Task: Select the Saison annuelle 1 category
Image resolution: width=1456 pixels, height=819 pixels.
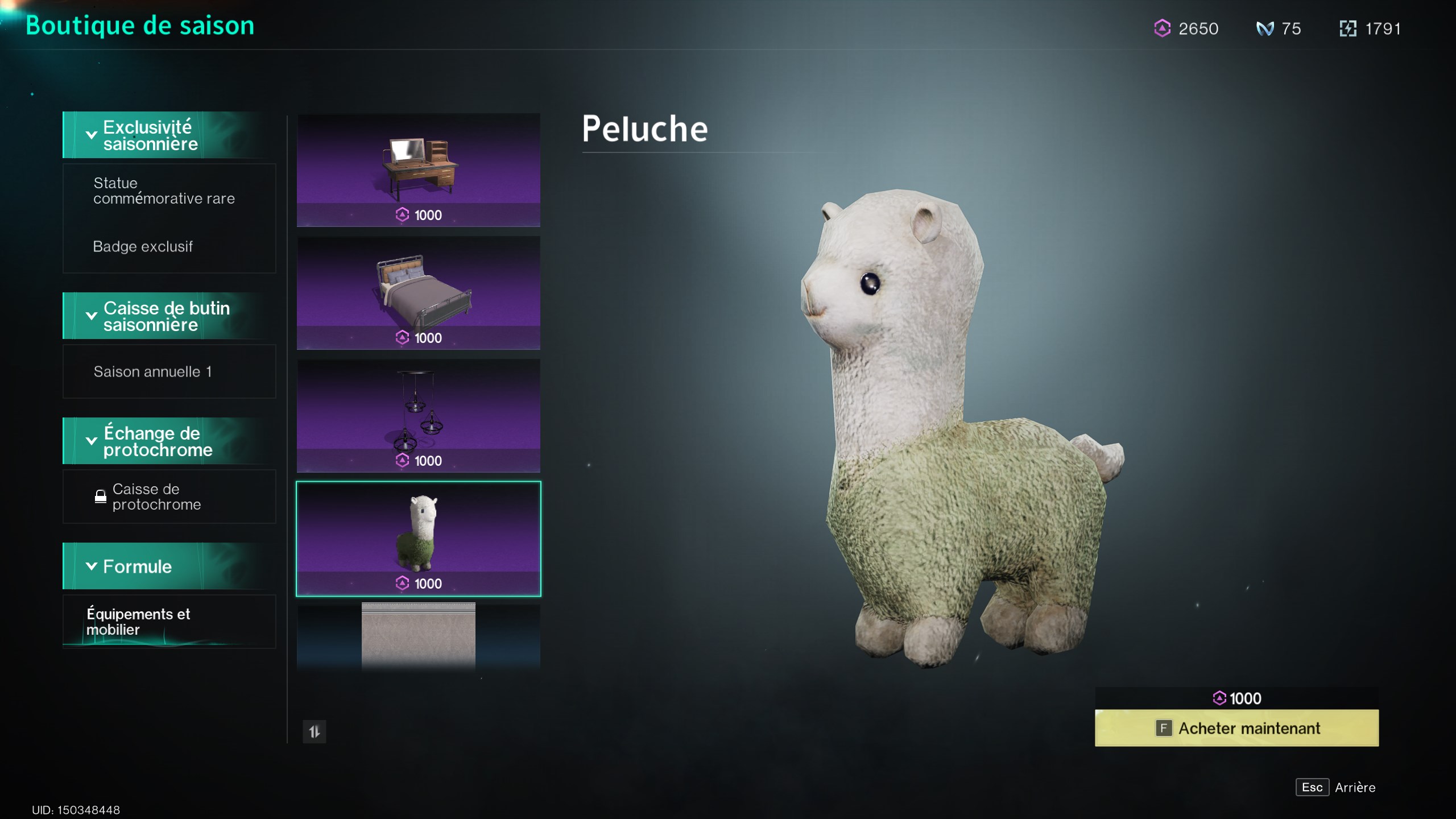Action: [x=152, y=371]
